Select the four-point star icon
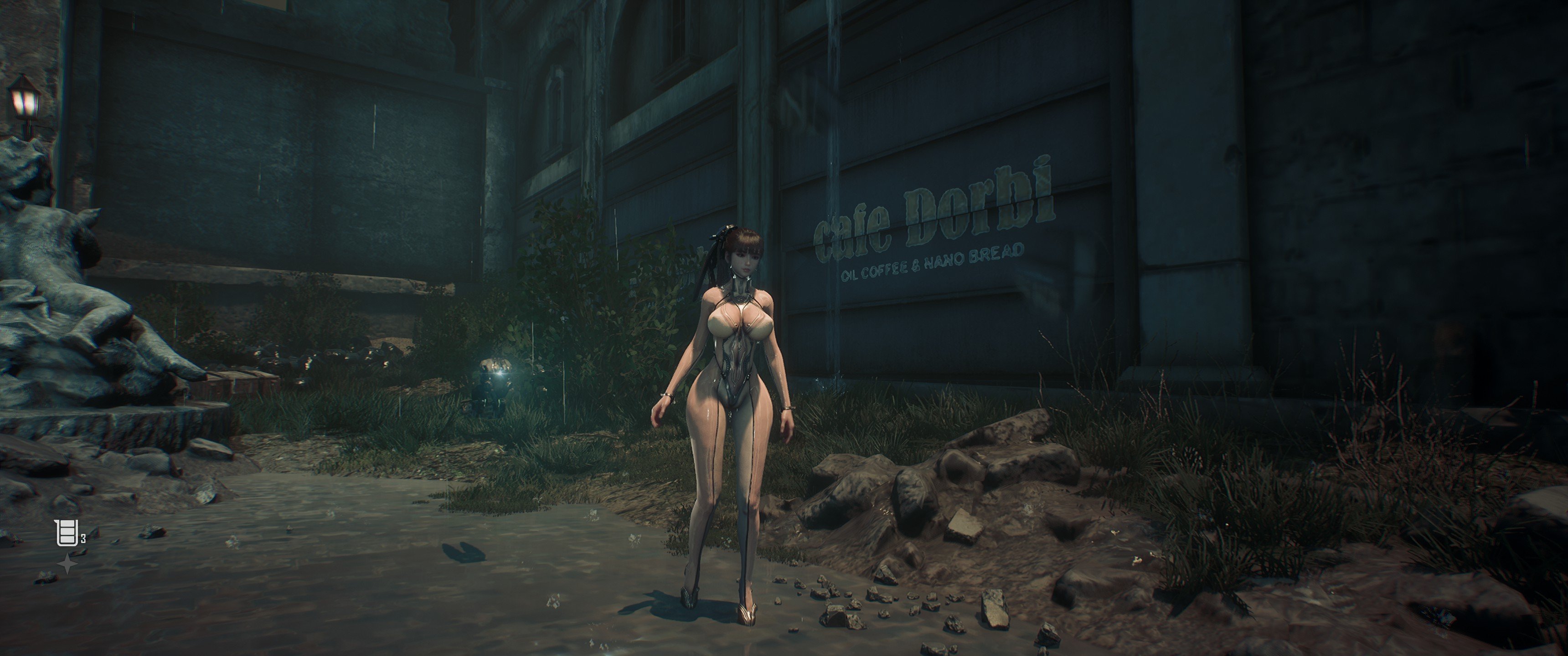1568x656 pixels. [67, 564]
